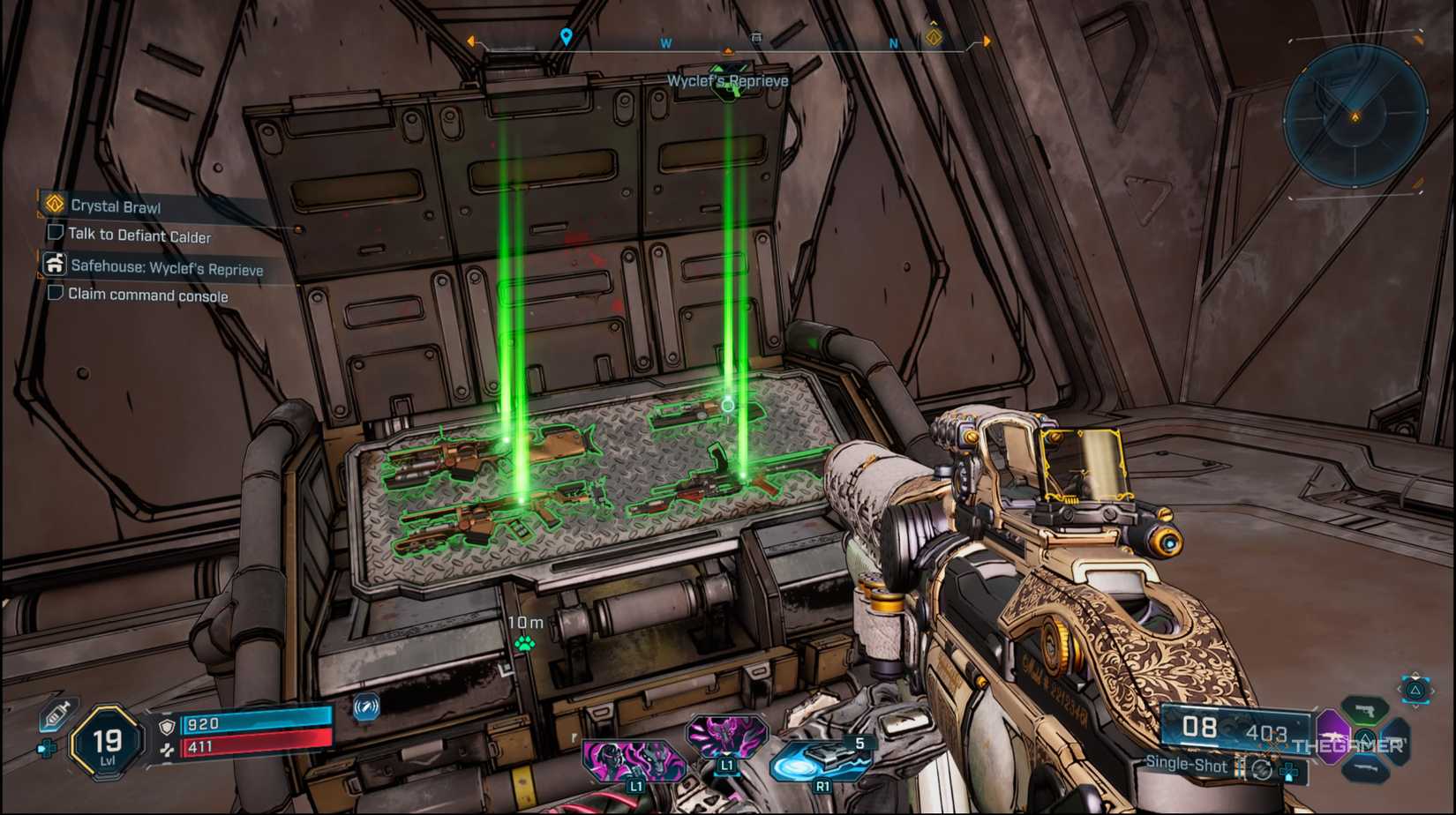Click the Safehouse icon beside Wyclef's Reprieve
Viewport: 1456px width, 815px height.
click(x=54, y=265)
